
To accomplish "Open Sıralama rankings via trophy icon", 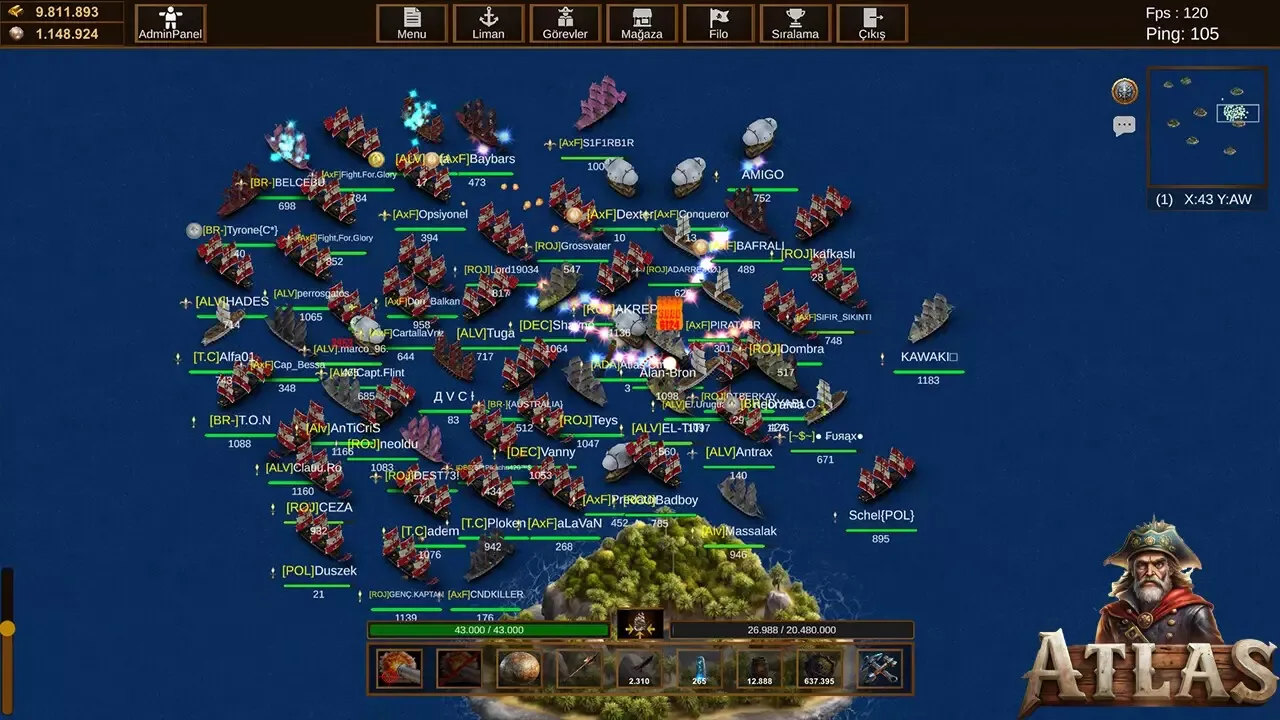I will (795, 22).
